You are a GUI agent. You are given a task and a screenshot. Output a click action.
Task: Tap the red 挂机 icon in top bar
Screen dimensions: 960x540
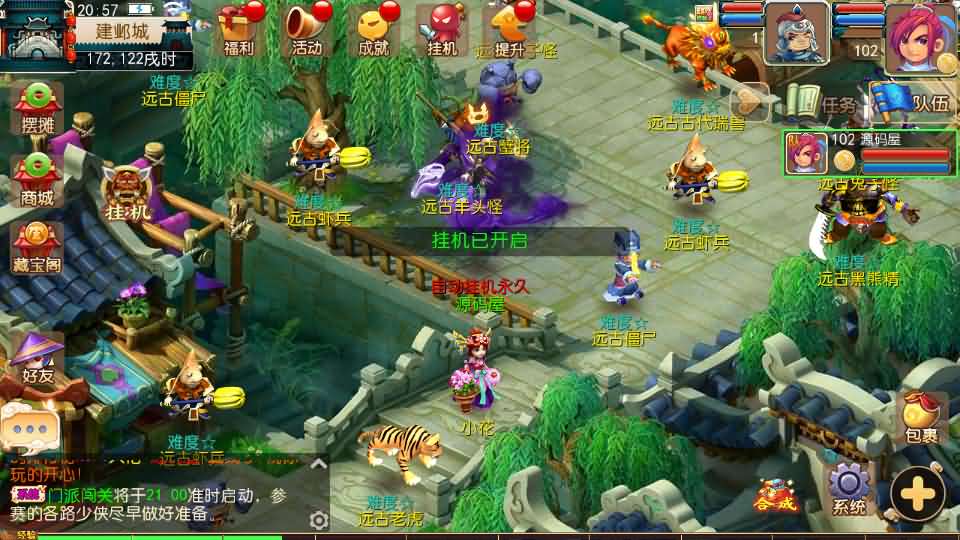click(x=442, y=28)
